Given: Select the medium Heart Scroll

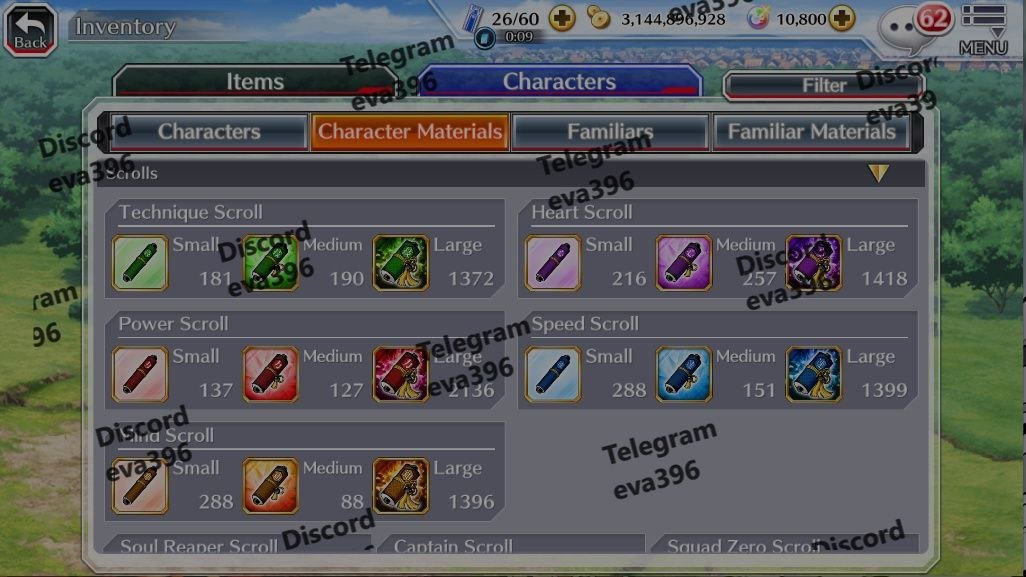Looking at the screenshot, I should coord(684,263).
